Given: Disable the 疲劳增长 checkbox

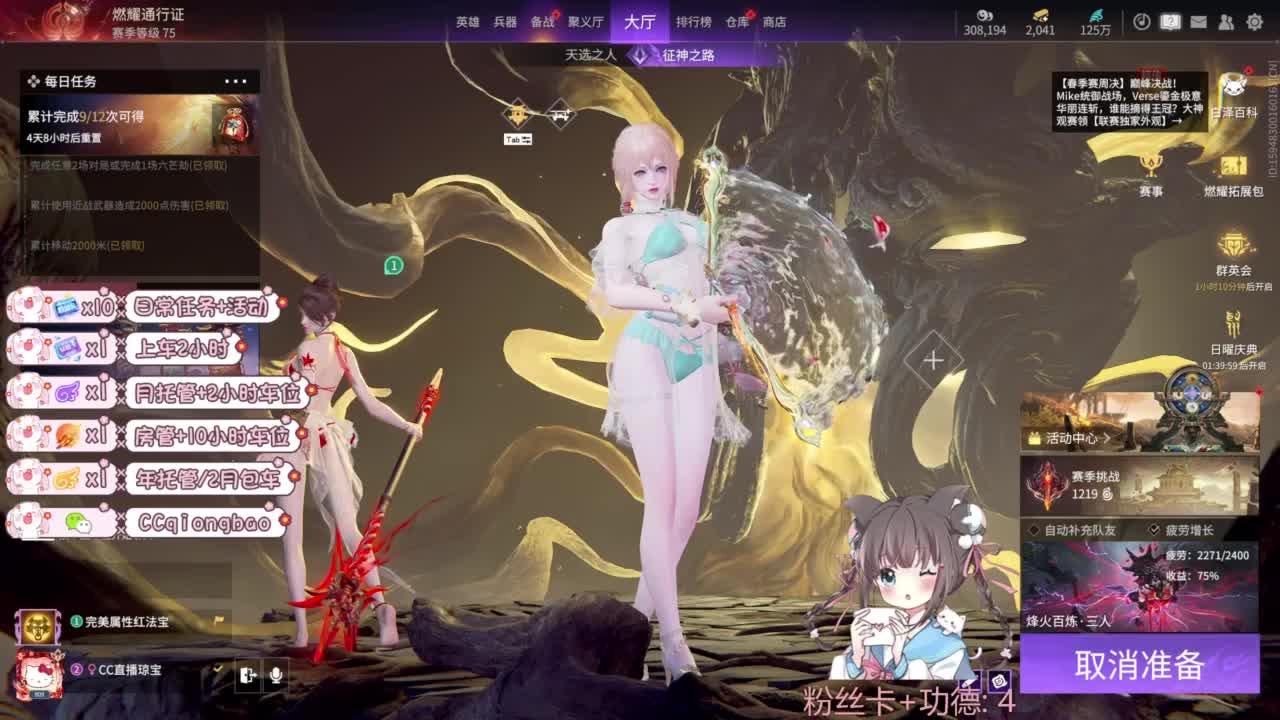Looking at the screenshot, I should point(1155,528).
